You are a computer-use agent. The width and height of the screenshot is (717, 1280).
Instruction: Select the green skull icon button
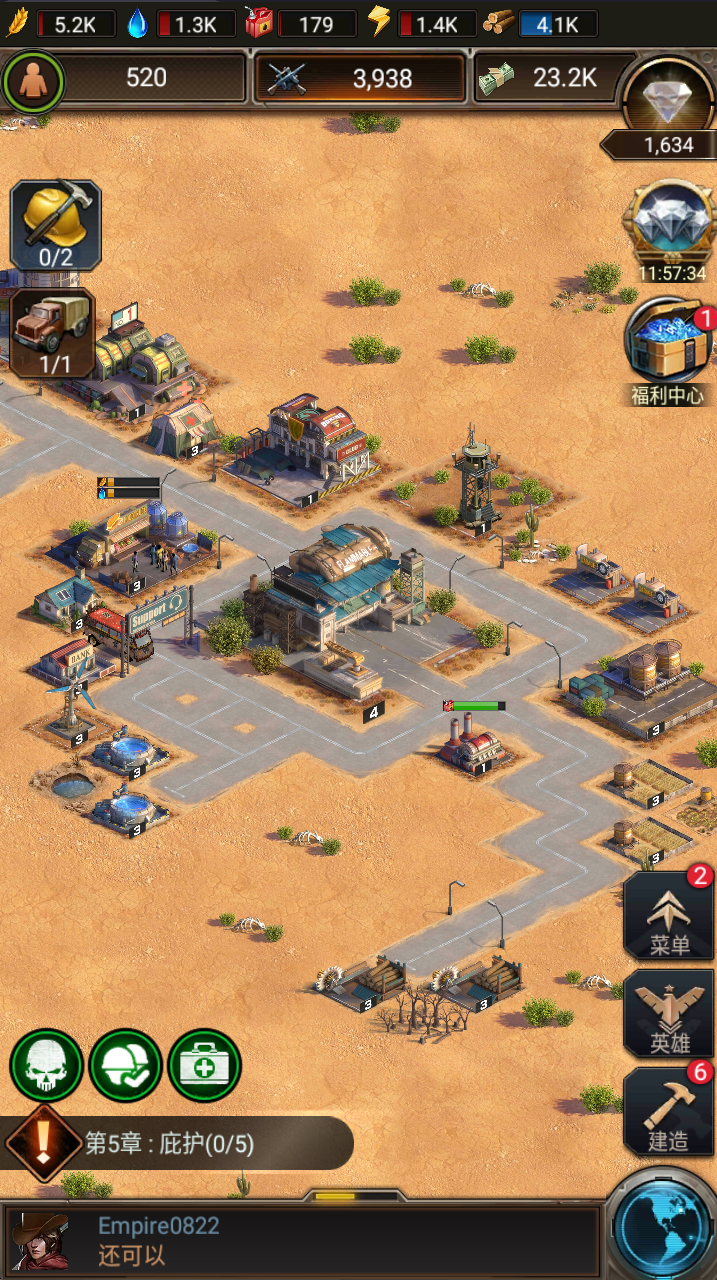[46, 1066]
